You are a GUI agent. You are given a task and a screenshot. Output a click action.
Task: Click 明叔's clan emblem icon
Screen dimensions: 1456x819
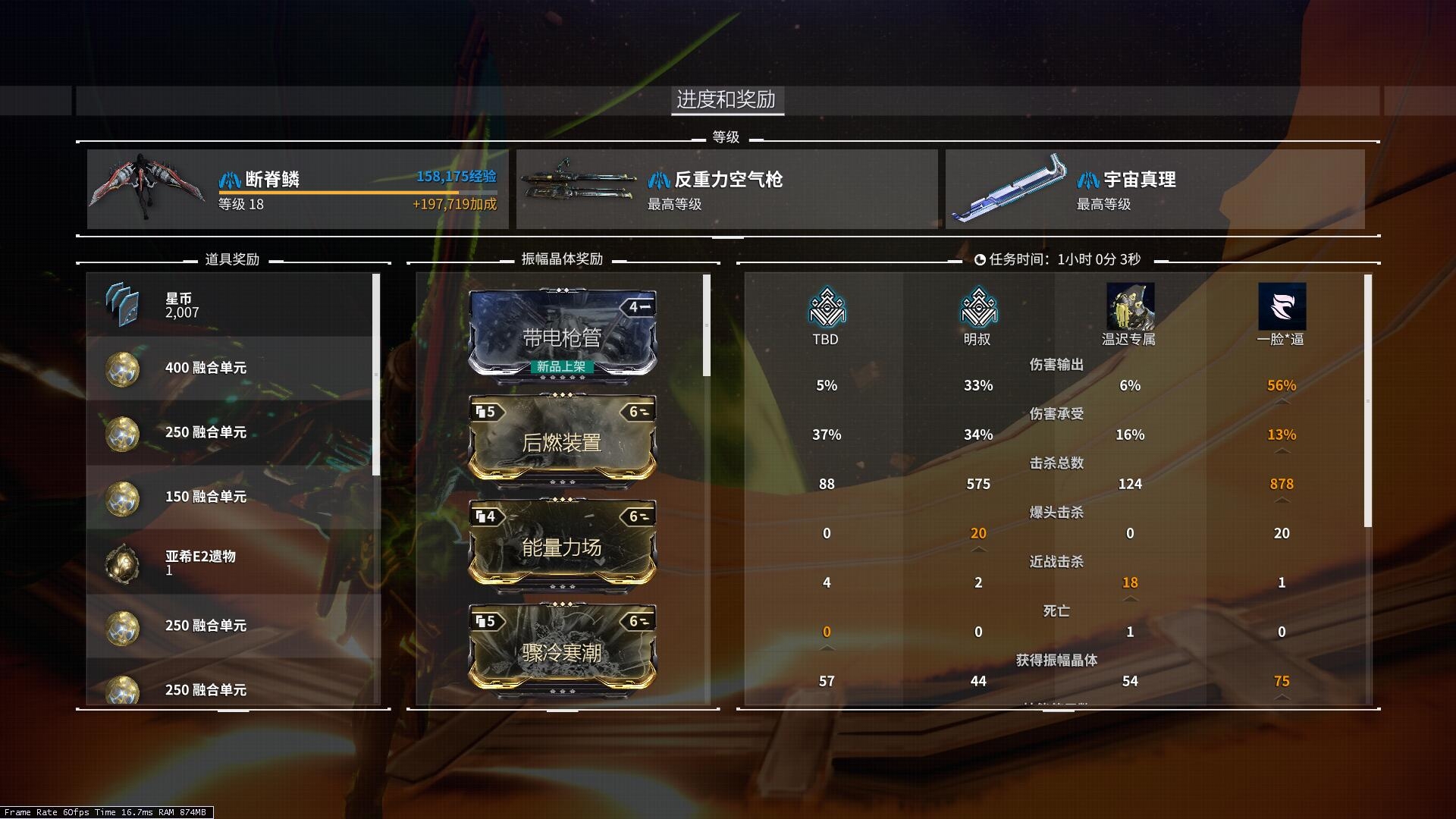pos(977,307)
